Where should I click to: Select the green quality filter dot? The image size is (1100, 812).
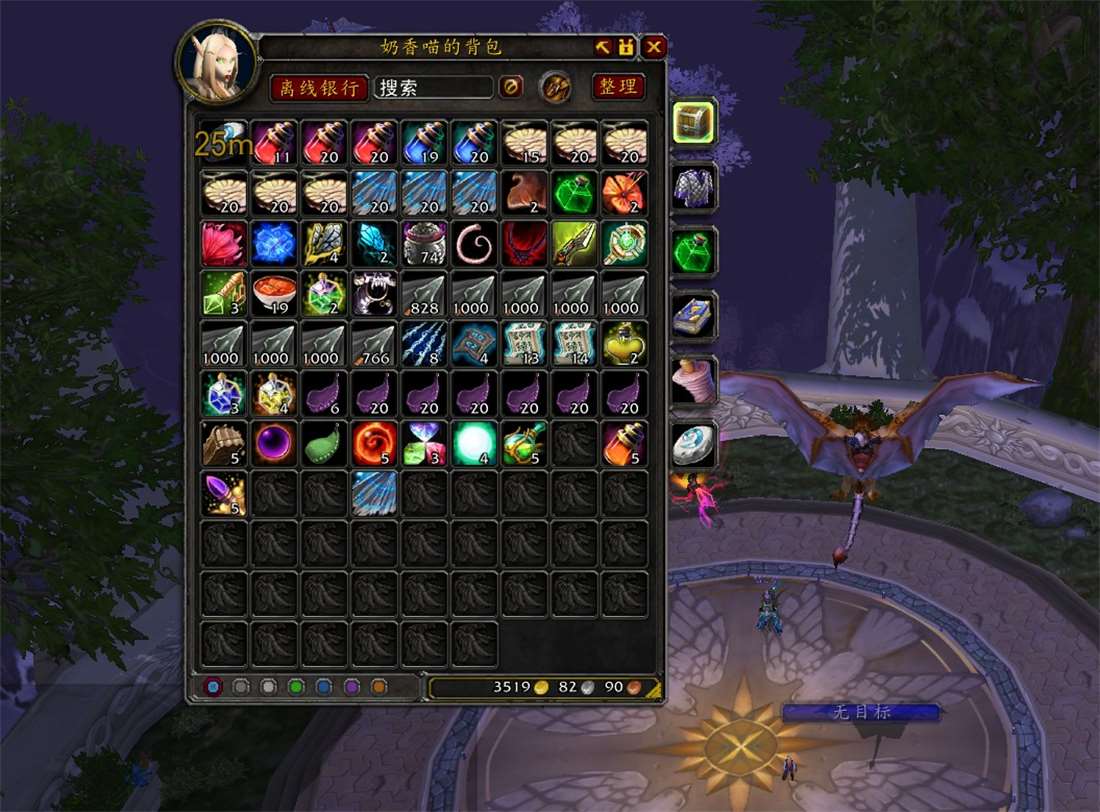coord(295,687)
